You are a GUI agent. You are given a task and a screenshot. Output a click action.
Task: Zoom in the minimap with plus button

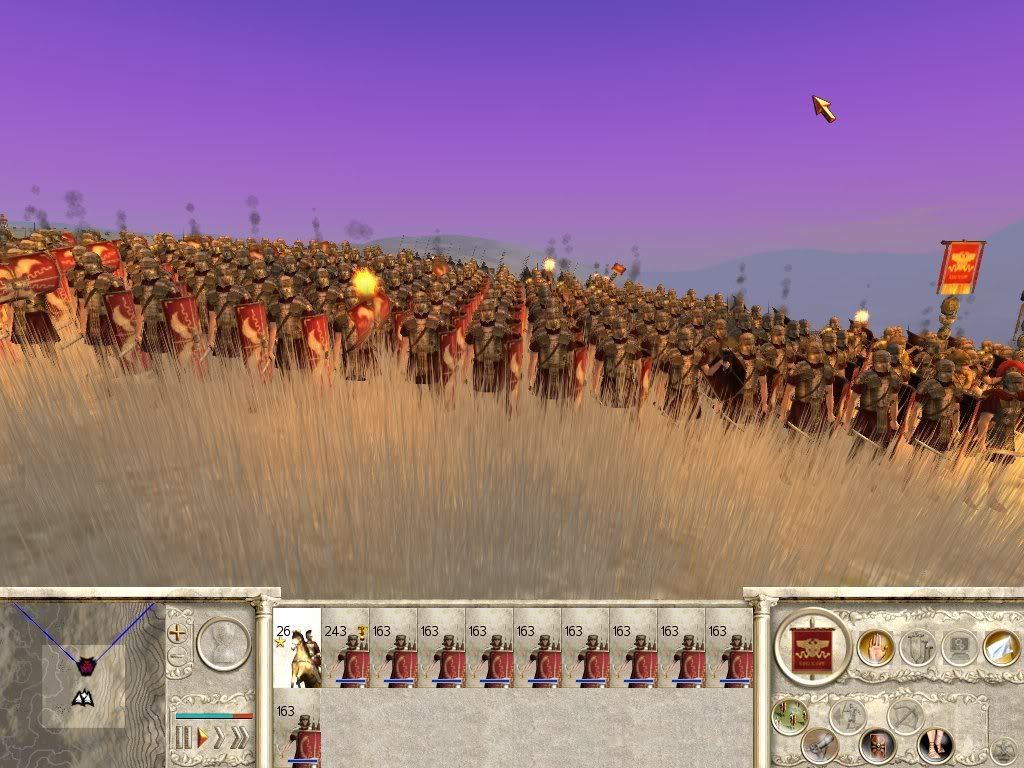tap(178, 633)
